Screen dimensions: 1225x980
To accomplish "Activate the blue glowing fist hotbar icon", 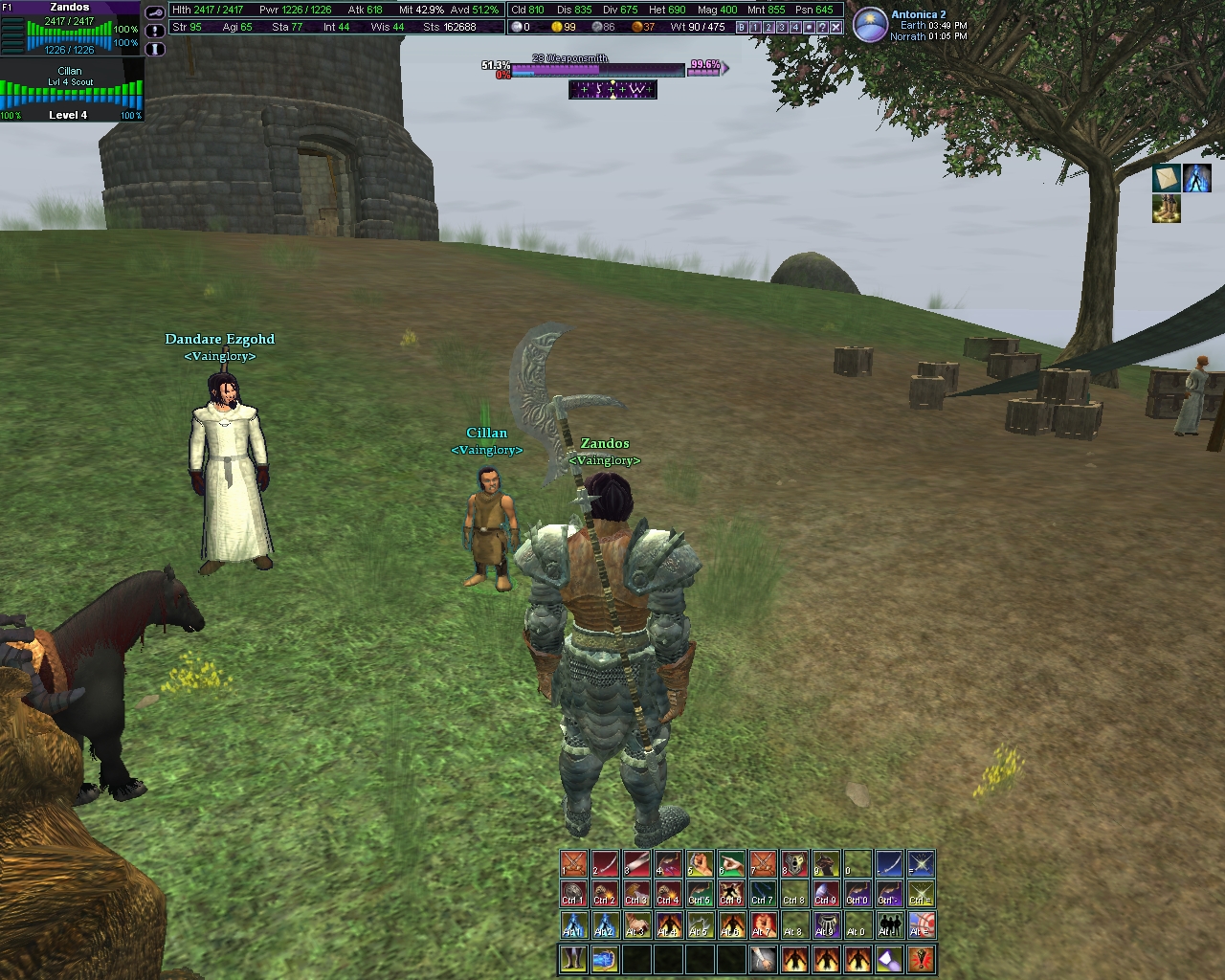I will pyautogui.click(x=604, y=958).
